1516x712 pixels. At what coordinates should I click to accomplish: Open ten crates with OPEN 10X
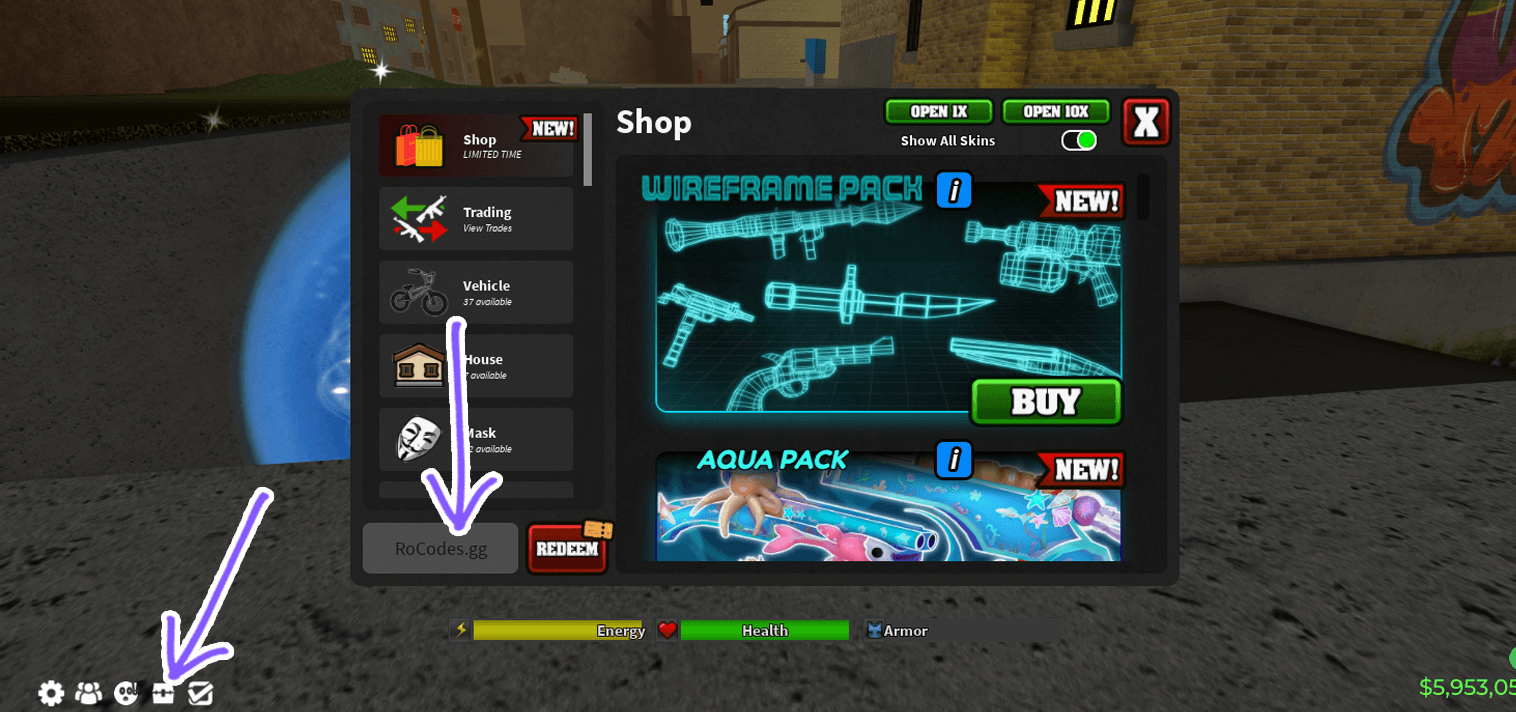pyautogui.click(x=1056, y=112)
